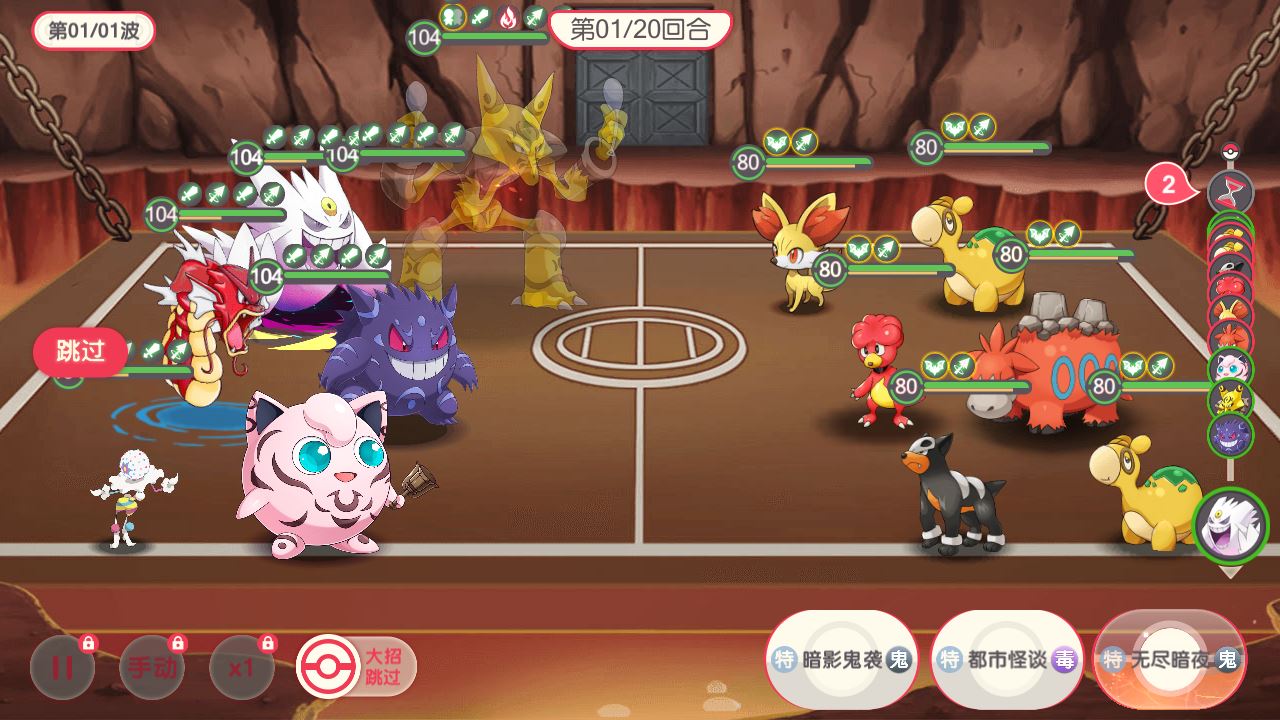Change battle speed with x1 button
1280x720 pixels.
pos(241,667)
